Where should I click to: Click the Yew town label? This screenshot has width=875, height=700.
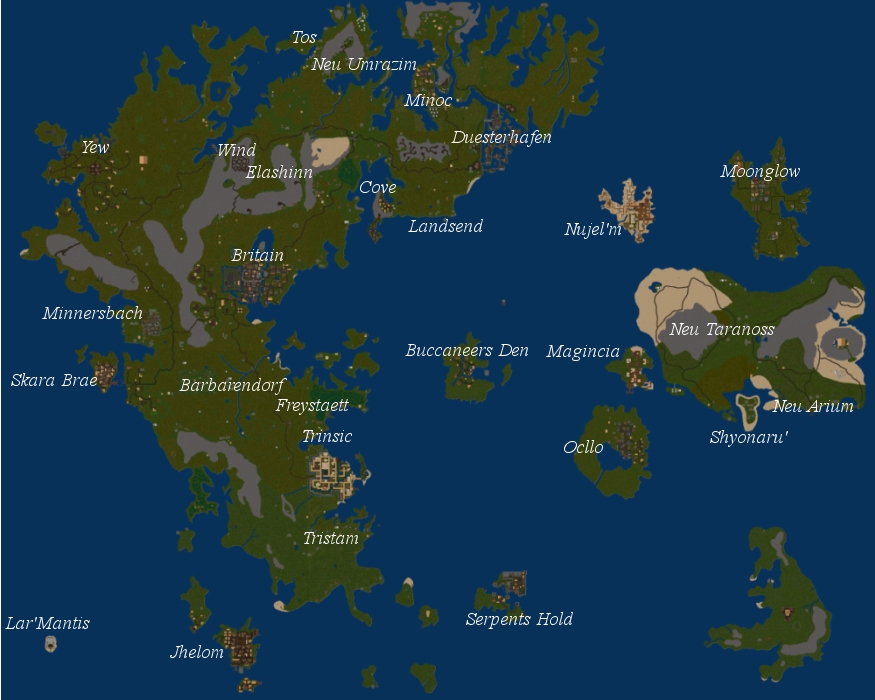point(95,148)
